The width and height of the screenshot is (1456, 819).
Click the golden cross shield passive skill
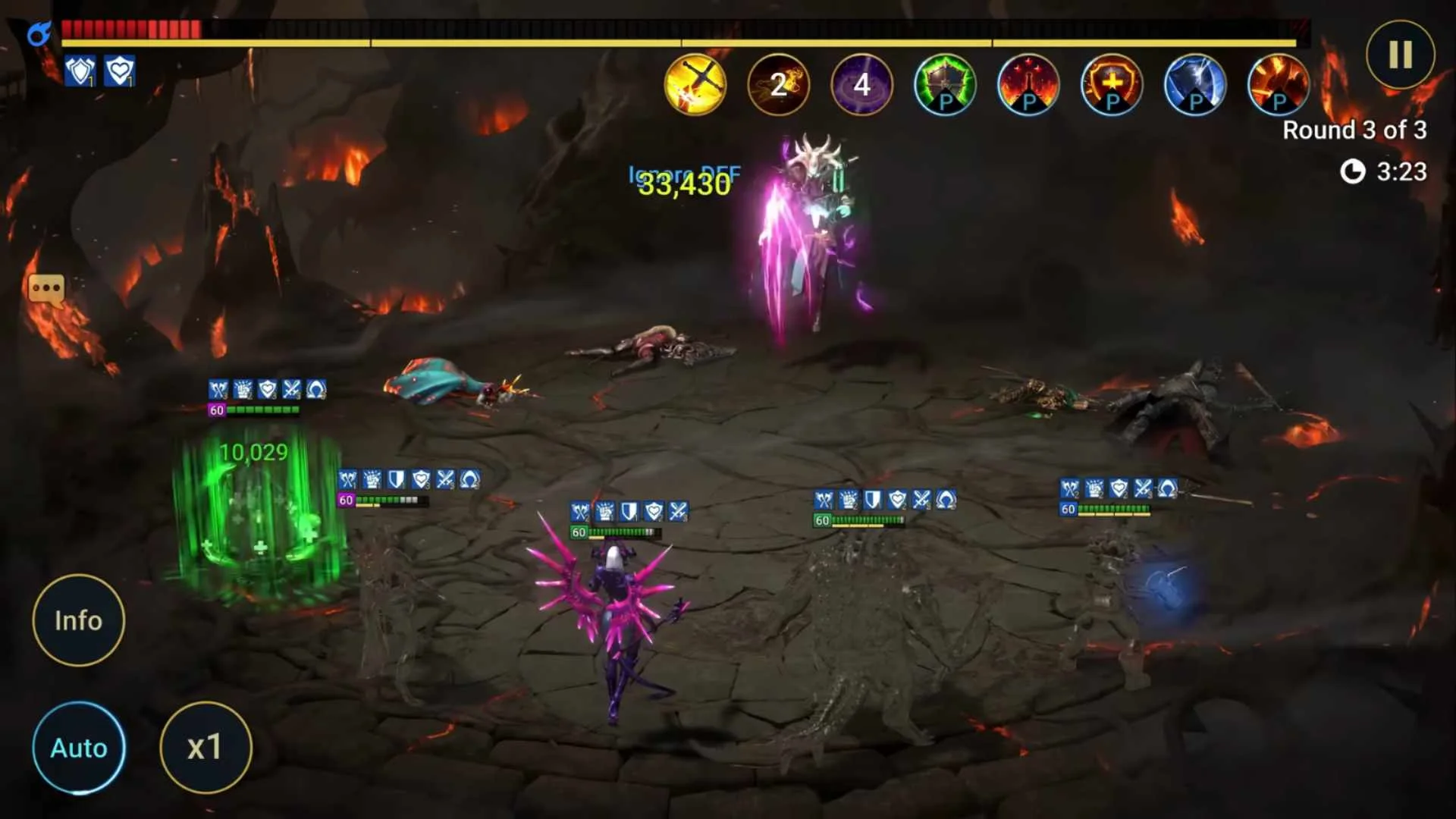[1111, 85]
